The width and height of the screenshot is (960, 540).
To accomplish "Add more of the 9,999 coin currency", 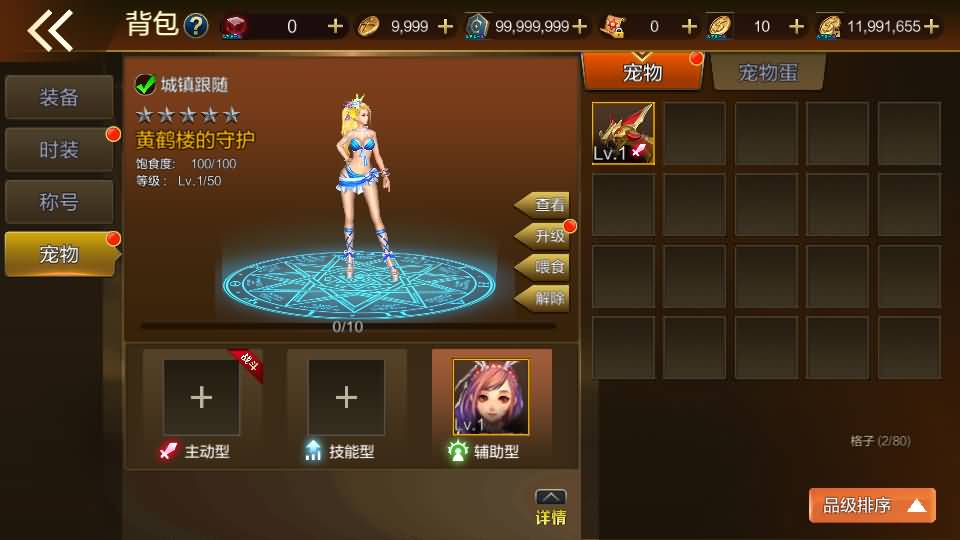I will 446,26.
